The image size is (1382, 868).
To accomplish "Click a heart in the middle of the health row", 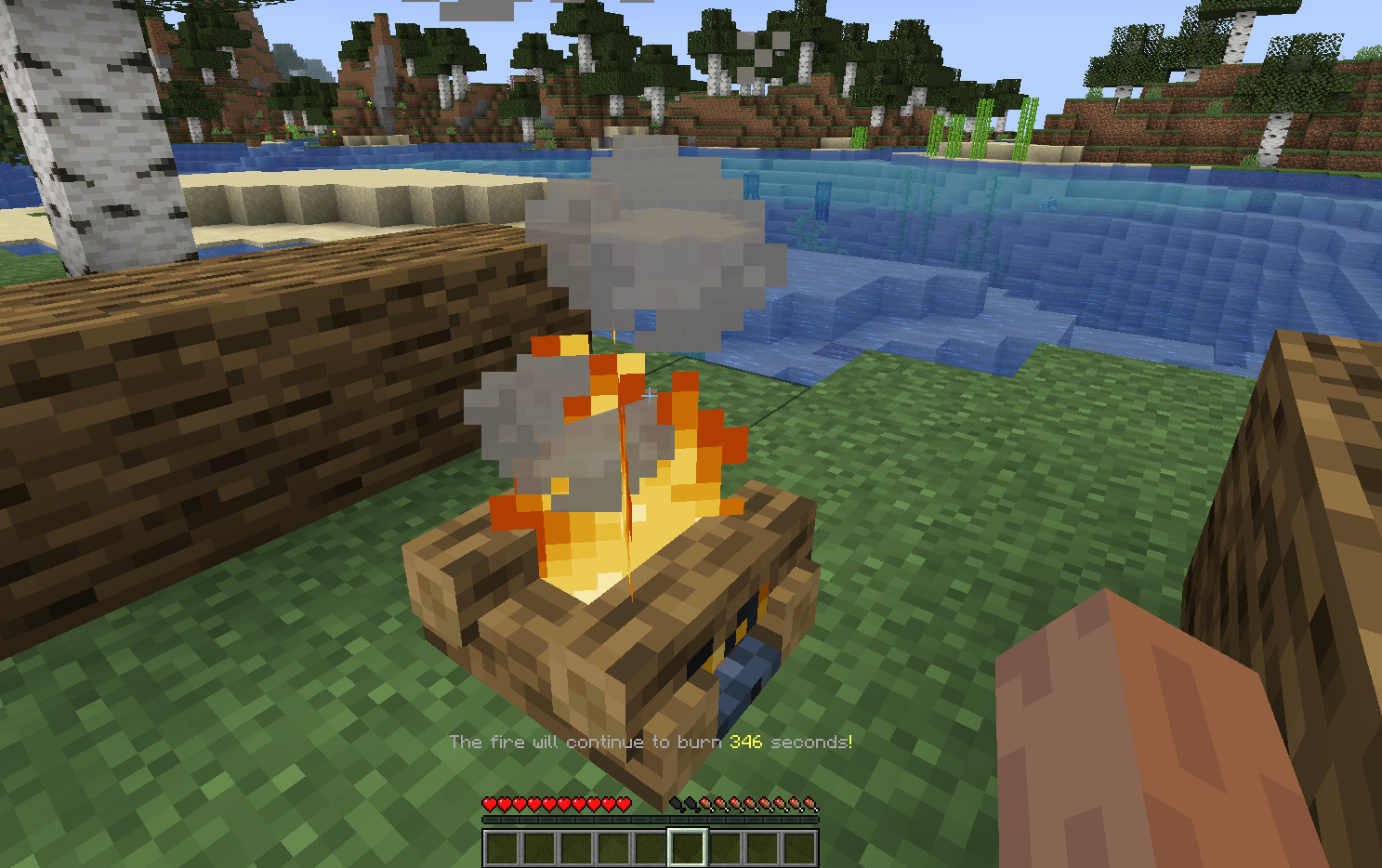I will (x=558, y=803).
